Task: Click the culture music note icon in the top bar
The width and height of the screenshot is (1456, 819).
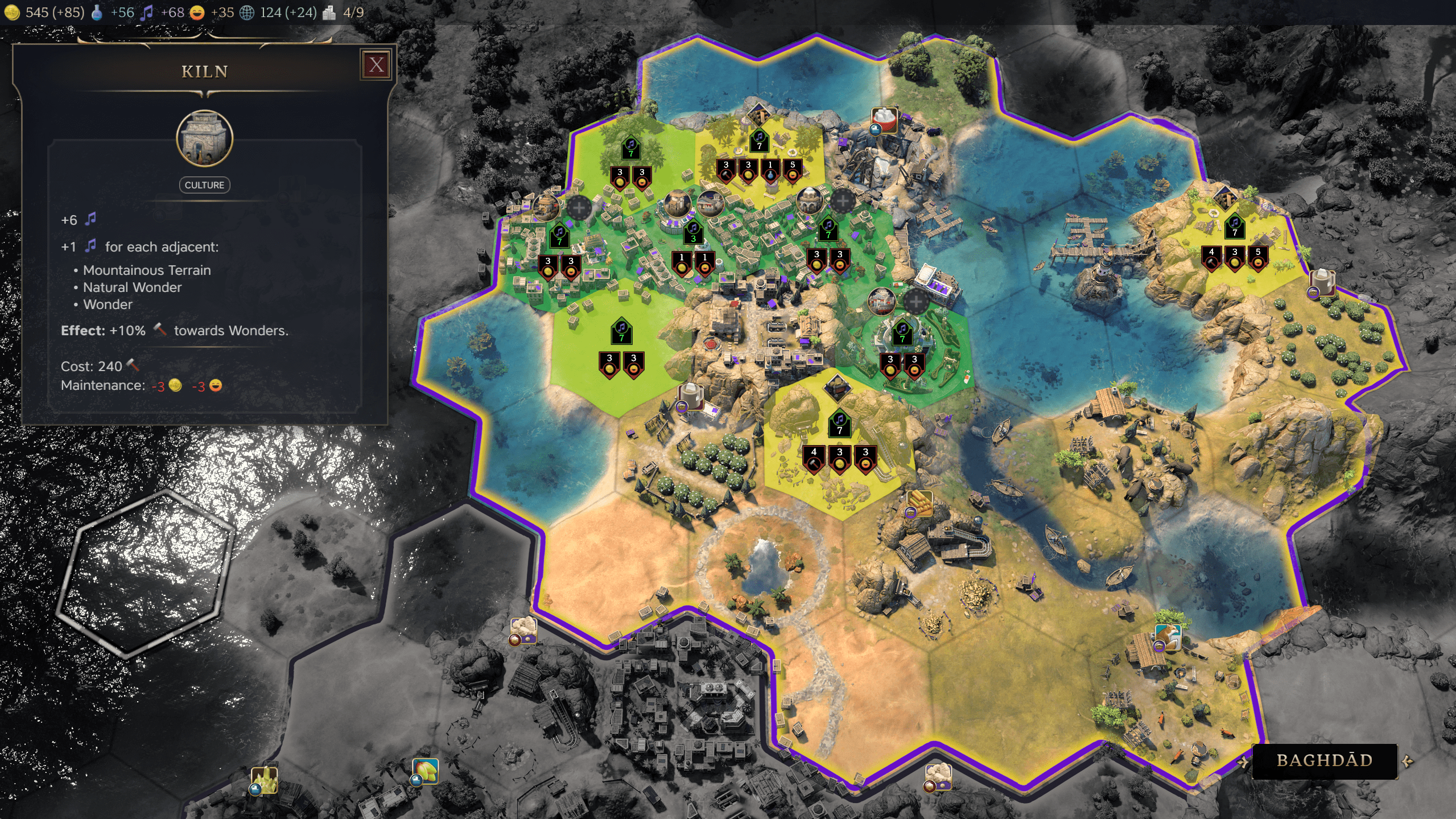Action: pos(147,13)
